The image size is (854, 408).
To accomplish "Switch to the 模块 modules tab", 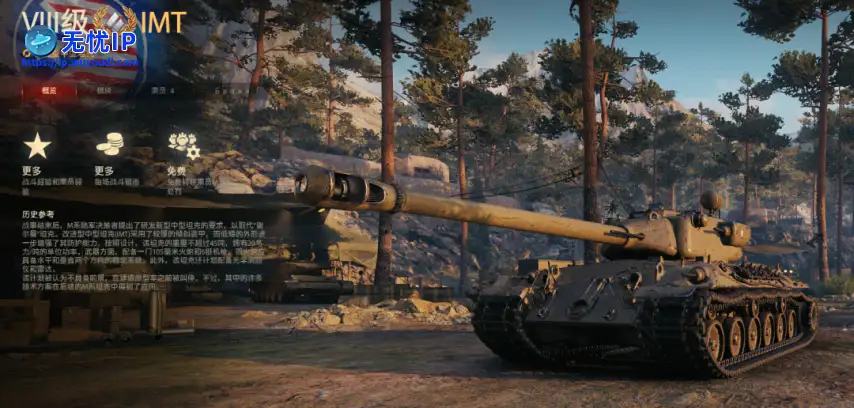I will (x=105, y=90).
